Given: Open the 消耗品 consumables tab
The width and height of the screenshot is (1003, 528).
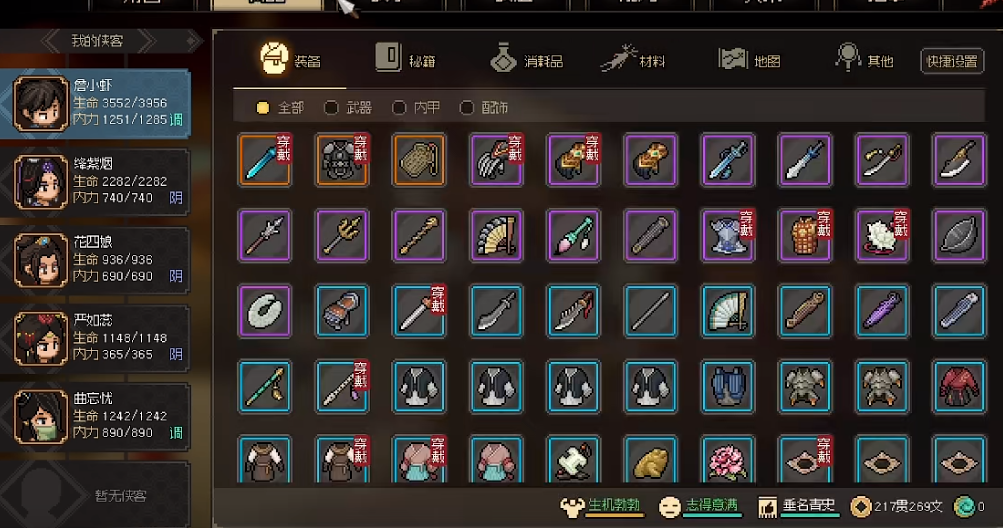Looking at the screenshot, I should tap(526, 60).
